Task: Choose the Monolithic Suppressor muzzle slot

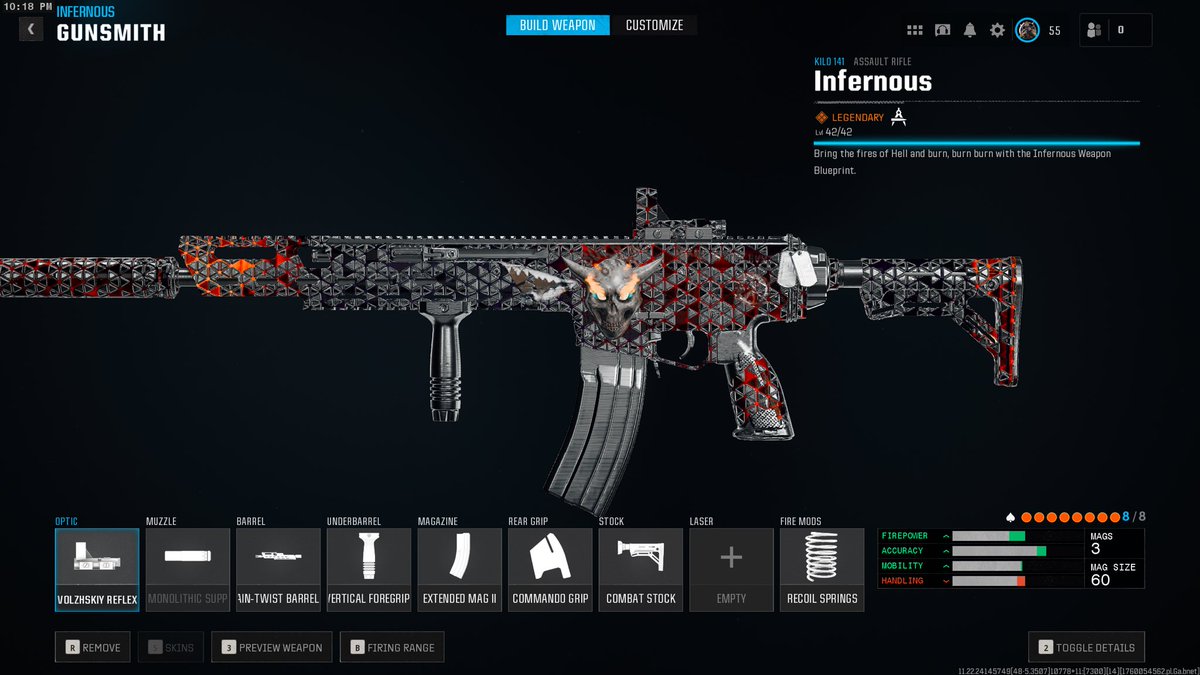Action: pyautogui.click(x=188, y=569)
